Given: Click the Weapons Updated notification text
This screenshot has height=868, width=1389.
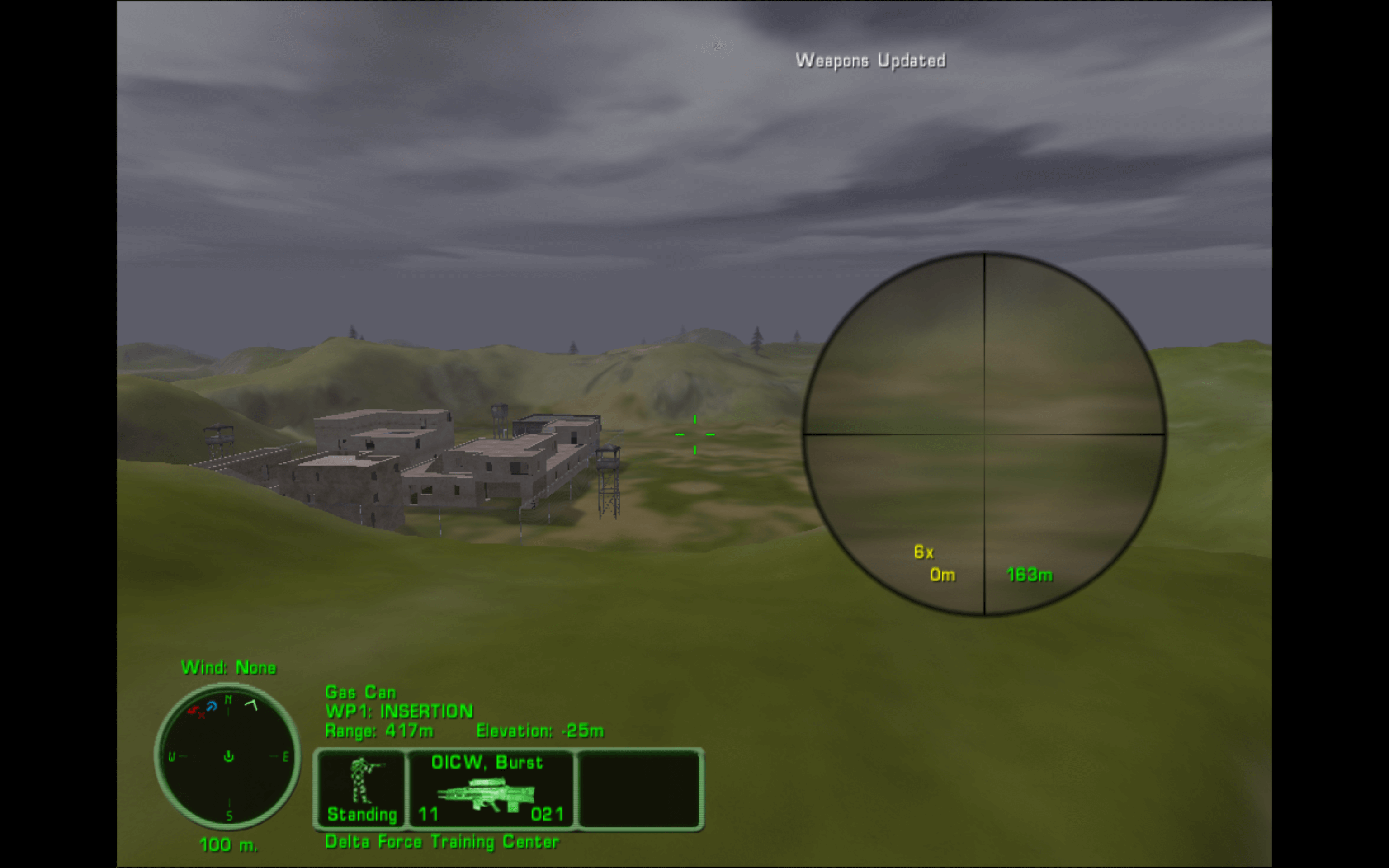Looking at the screenshot, I should (870, 60).
